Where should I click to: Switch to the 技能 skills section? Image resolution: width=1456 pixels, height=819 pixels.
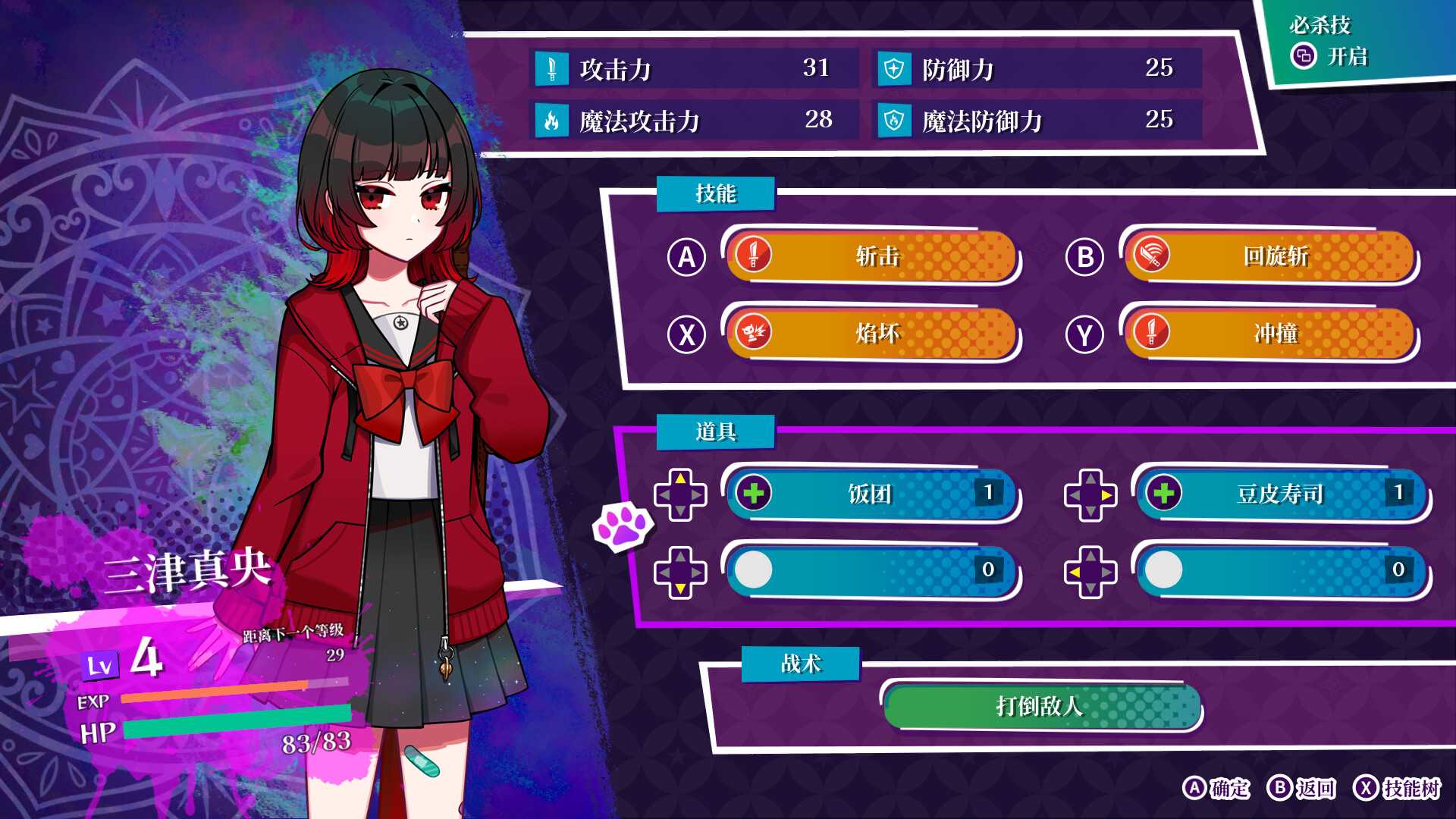pos(716,193)
